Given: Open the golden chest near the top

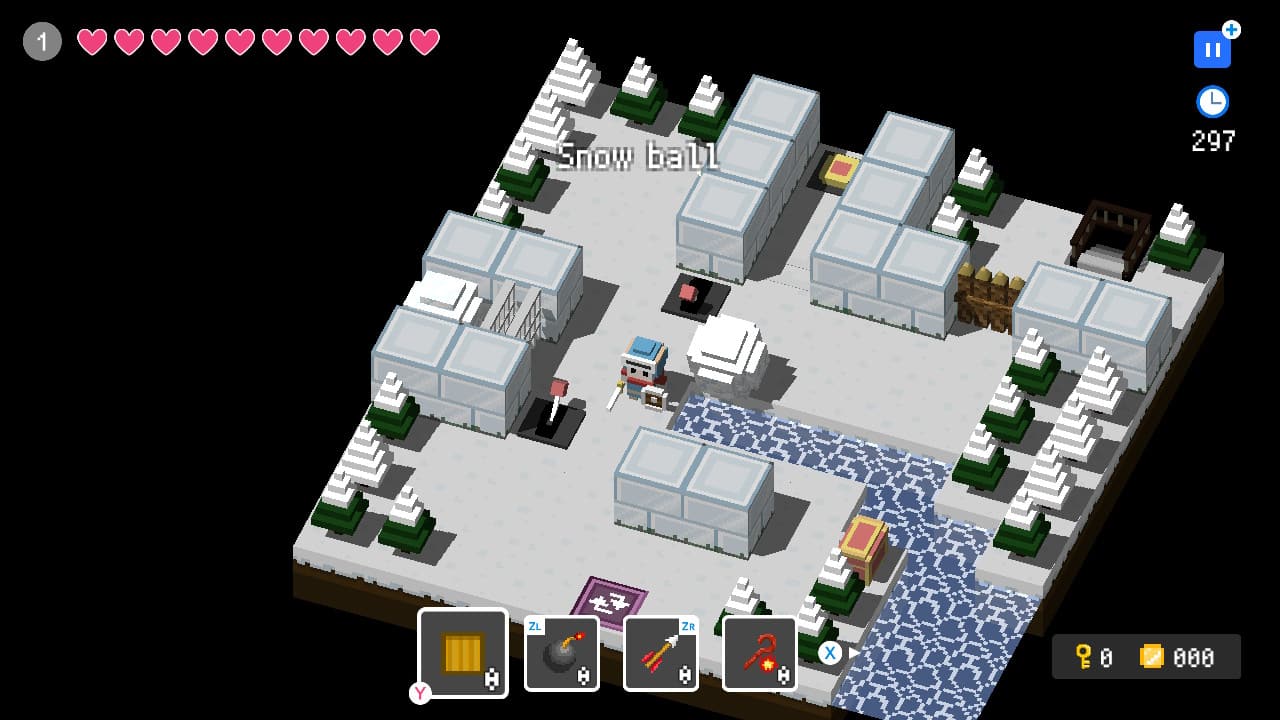Looking at the screenshot, I should tap(837, 170).
